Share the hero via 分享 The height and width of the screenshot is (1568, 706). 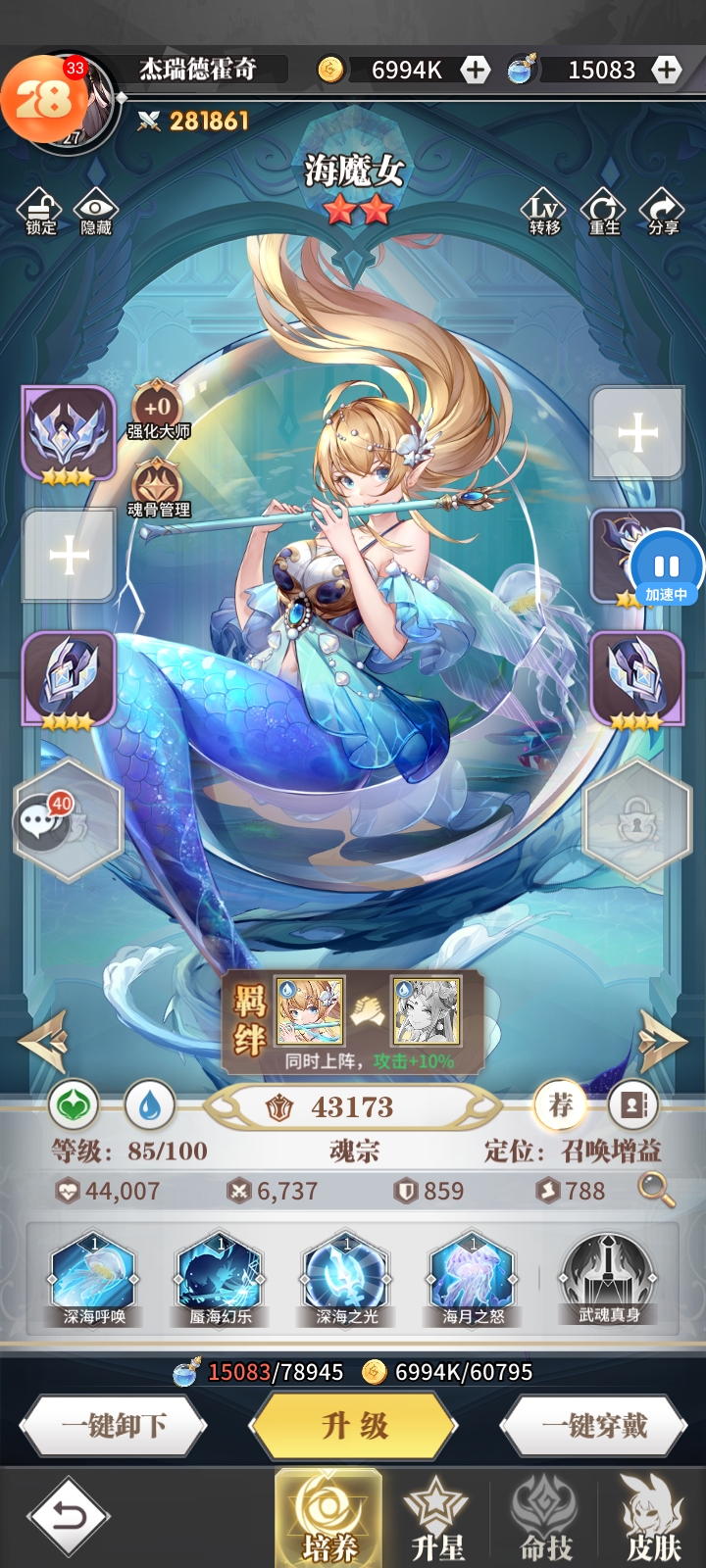[x=663, y=211]
